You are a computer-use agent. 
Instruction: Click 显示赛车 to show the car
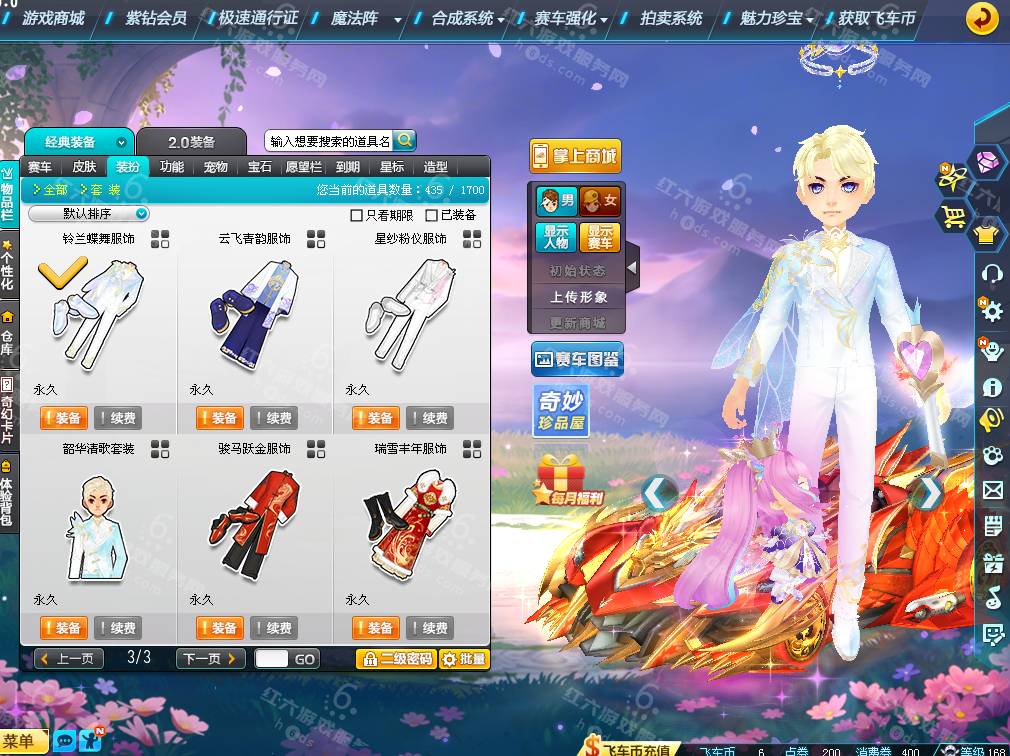click(599, 238)
